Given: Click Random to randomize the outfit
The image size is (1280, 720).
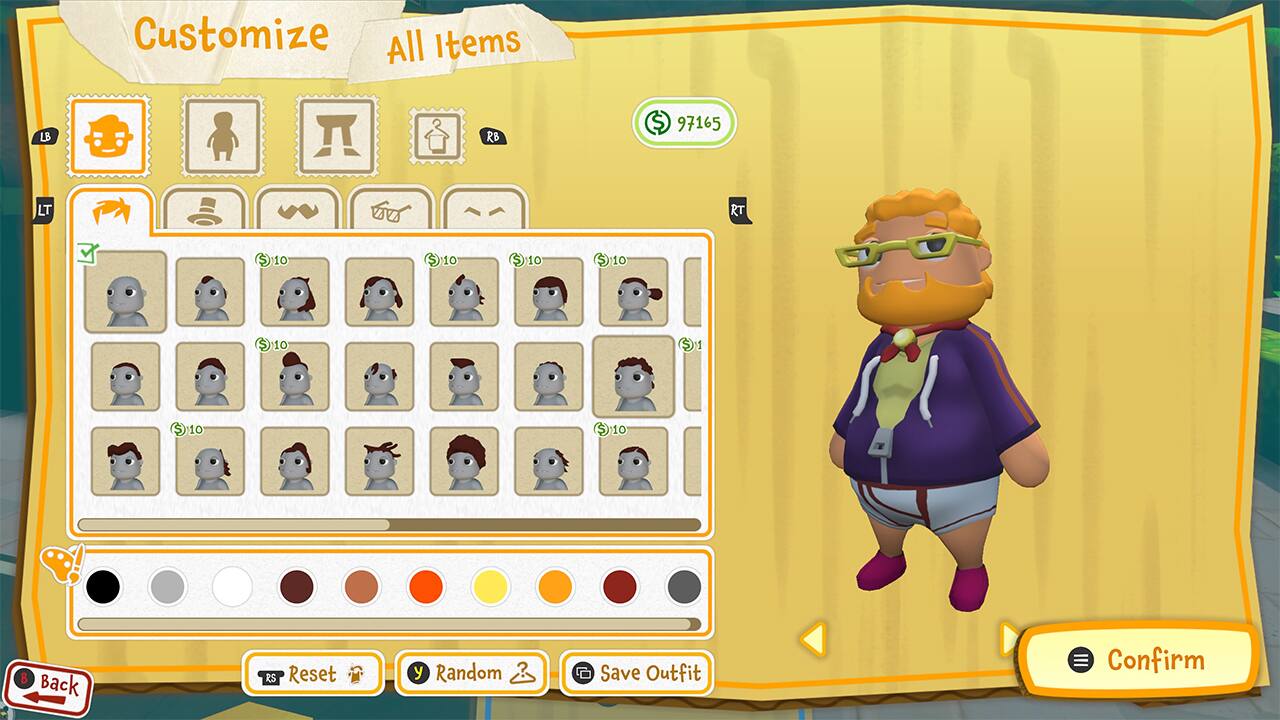Looking at the screenshot, I should 470,673.
